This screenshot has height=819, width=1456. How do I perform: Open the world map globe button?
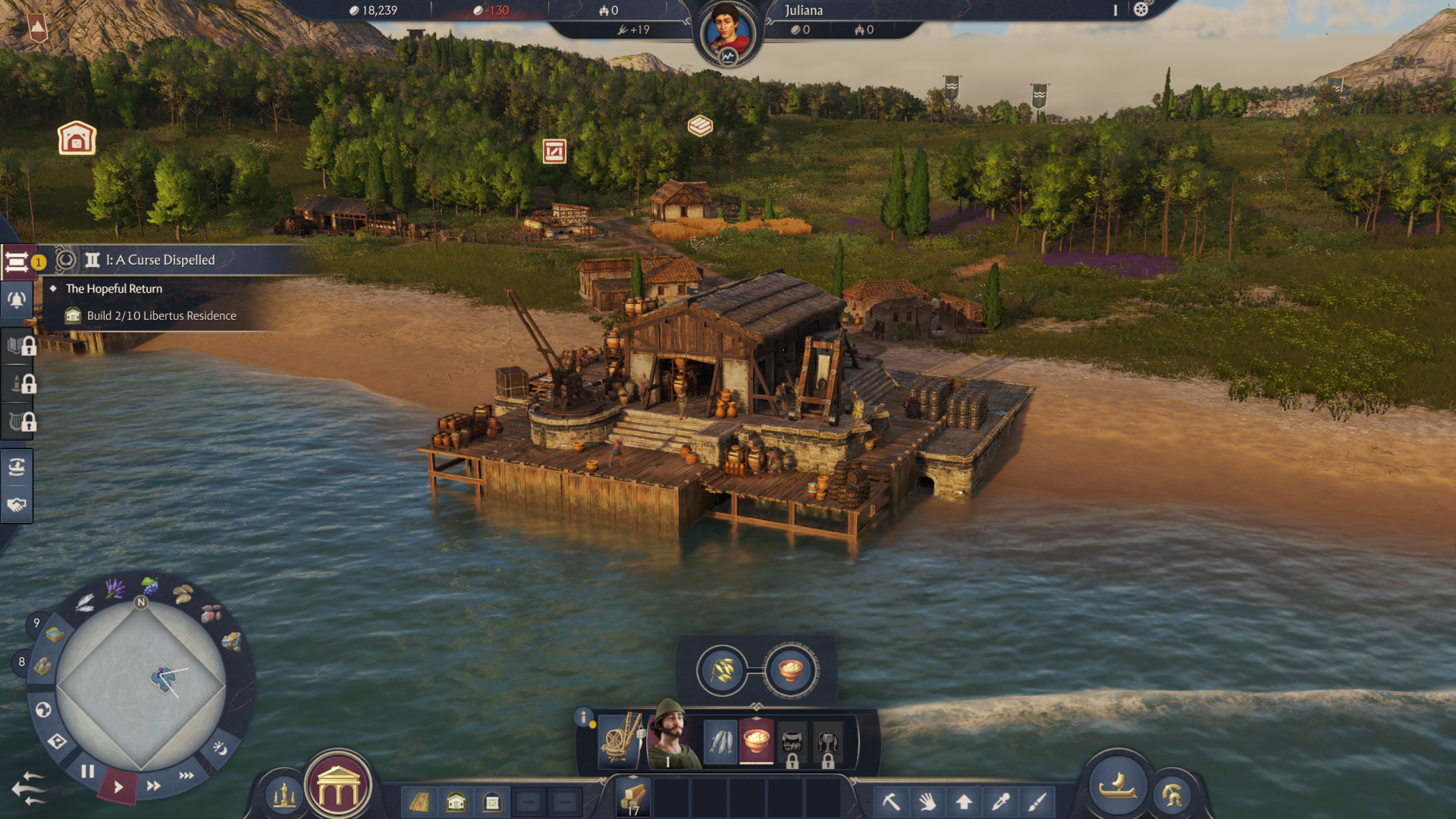coord(43,710)
